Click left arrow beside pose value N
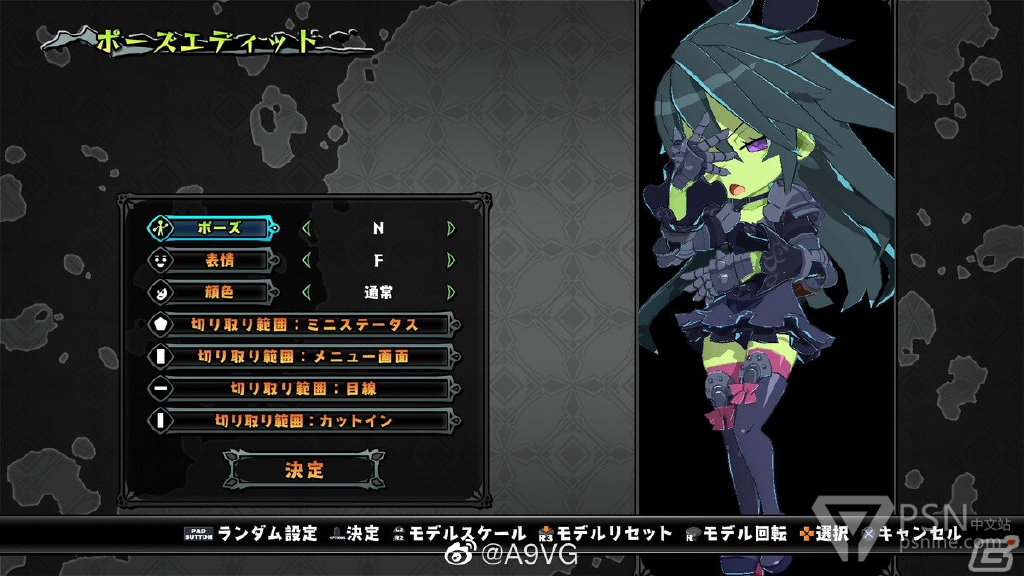This screenshot has width=1024, height=576. [x=306, y=228]
